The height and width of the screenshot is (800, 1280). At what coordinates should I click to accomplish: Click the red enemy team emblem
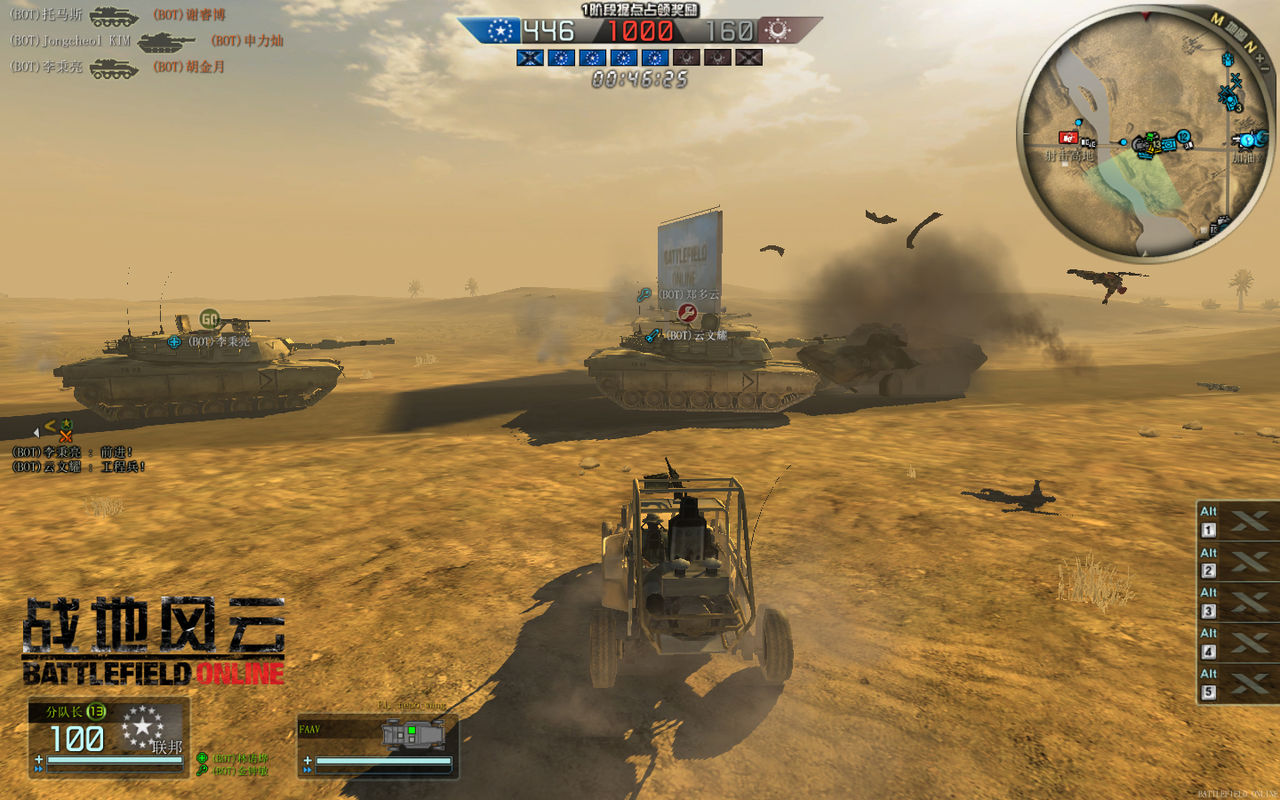click(x=775, y=31)
